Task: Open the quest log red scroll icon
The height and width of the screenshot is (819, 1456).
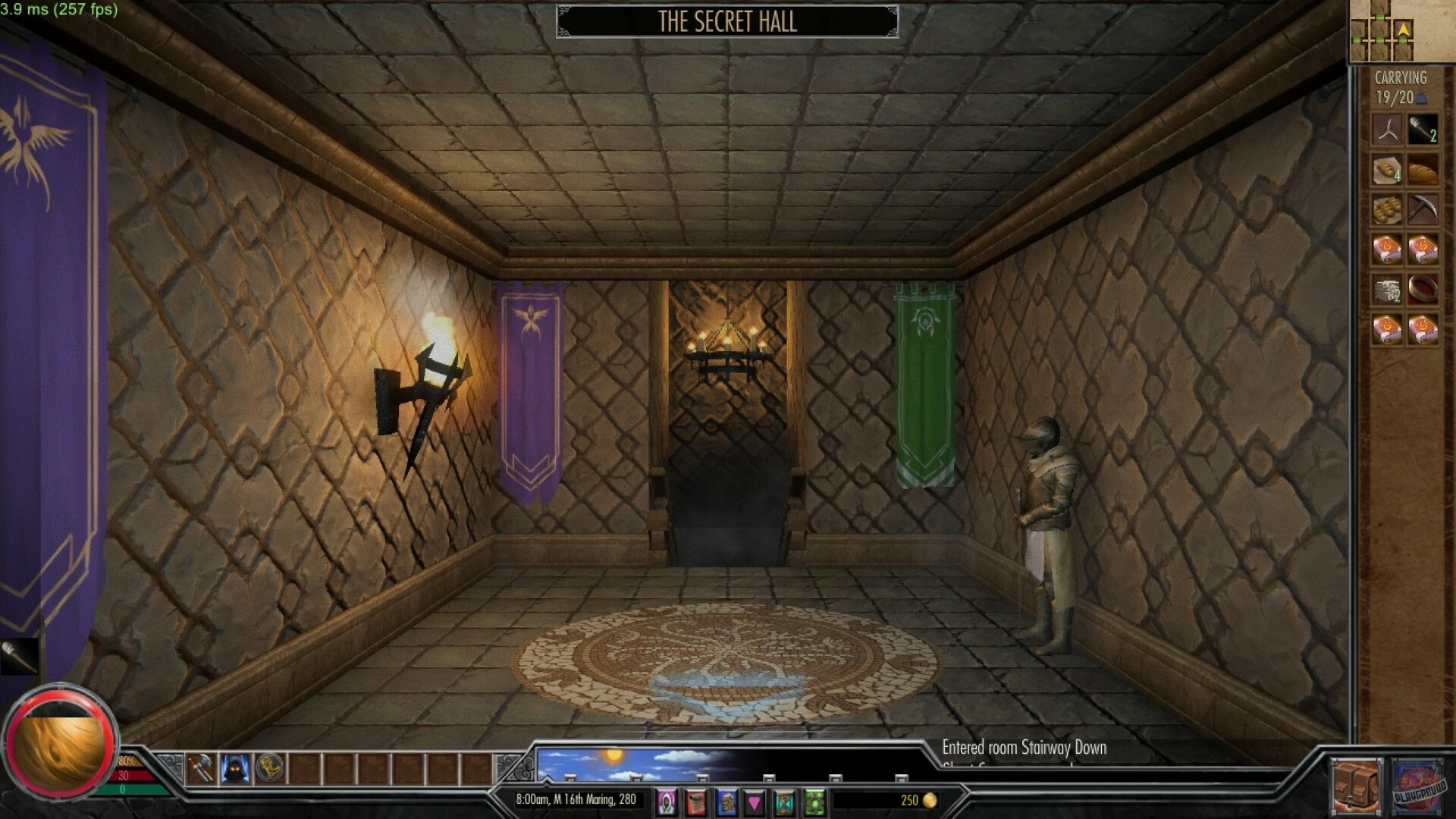Action: tap(696, 800)
